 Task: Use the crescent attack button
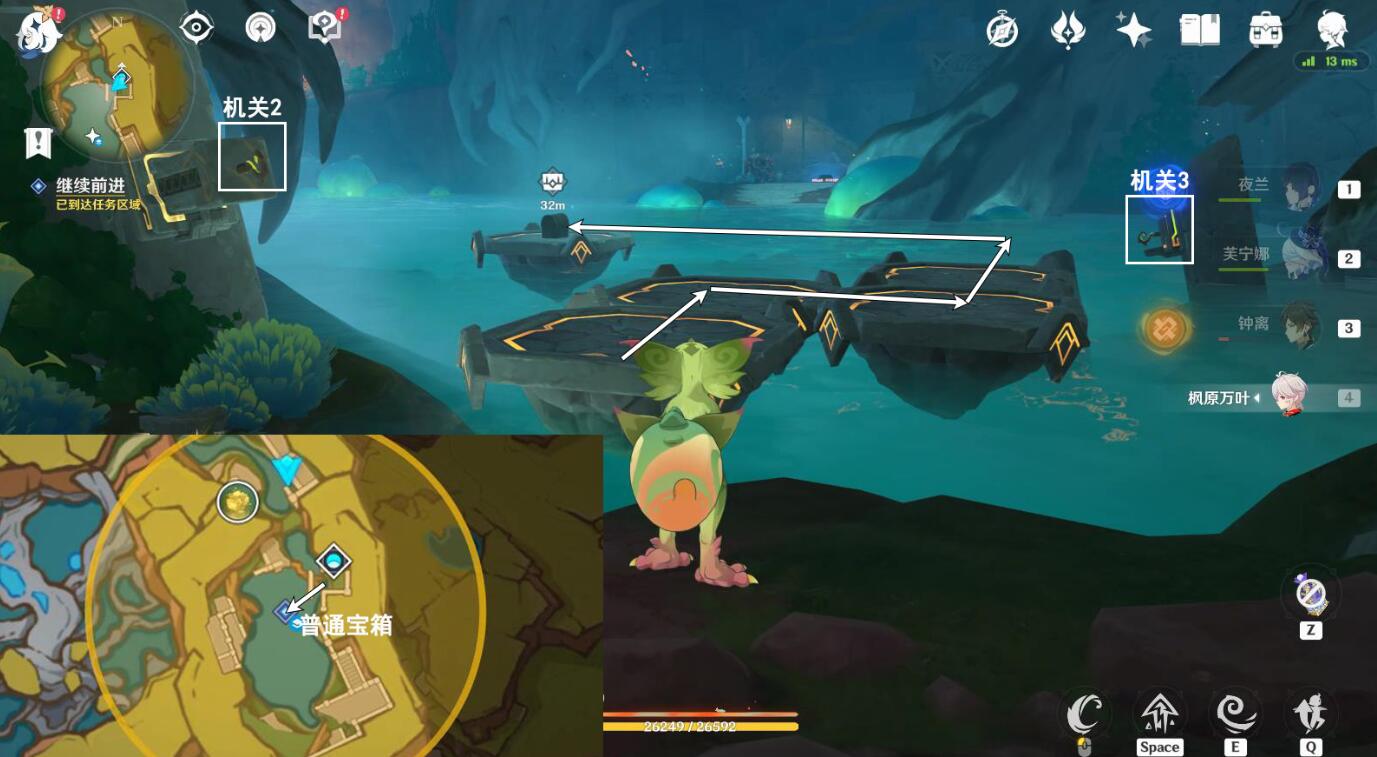pos(1084,714)
